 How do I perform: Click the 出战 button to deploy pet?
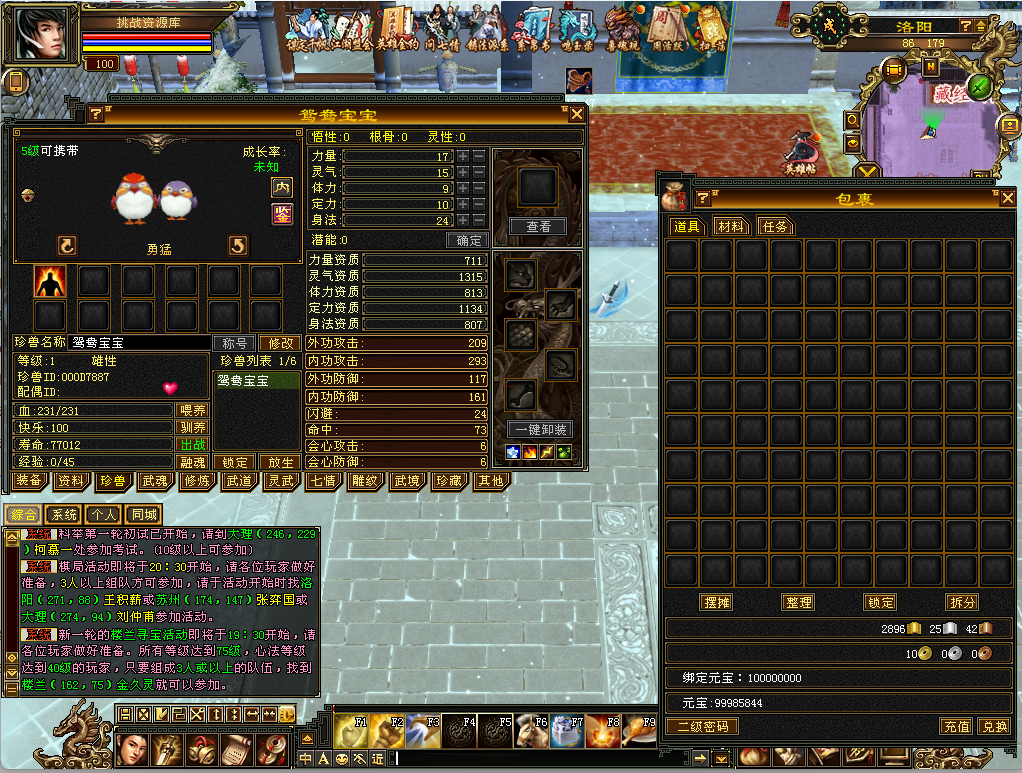tap(192, 445)
